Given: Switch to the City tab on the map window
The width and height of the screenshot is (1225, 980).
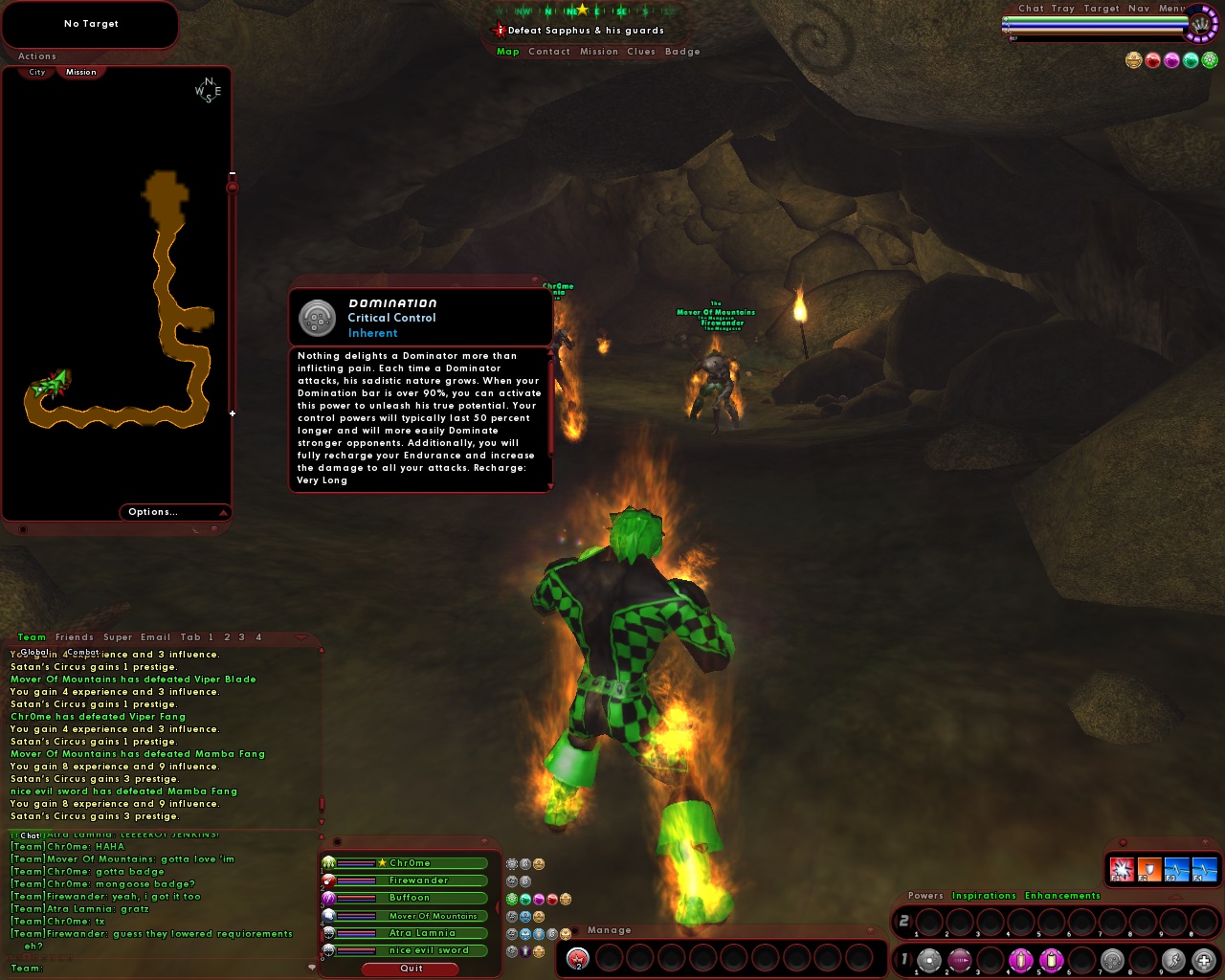Looking at the screenshot, I should click(35, 72).
